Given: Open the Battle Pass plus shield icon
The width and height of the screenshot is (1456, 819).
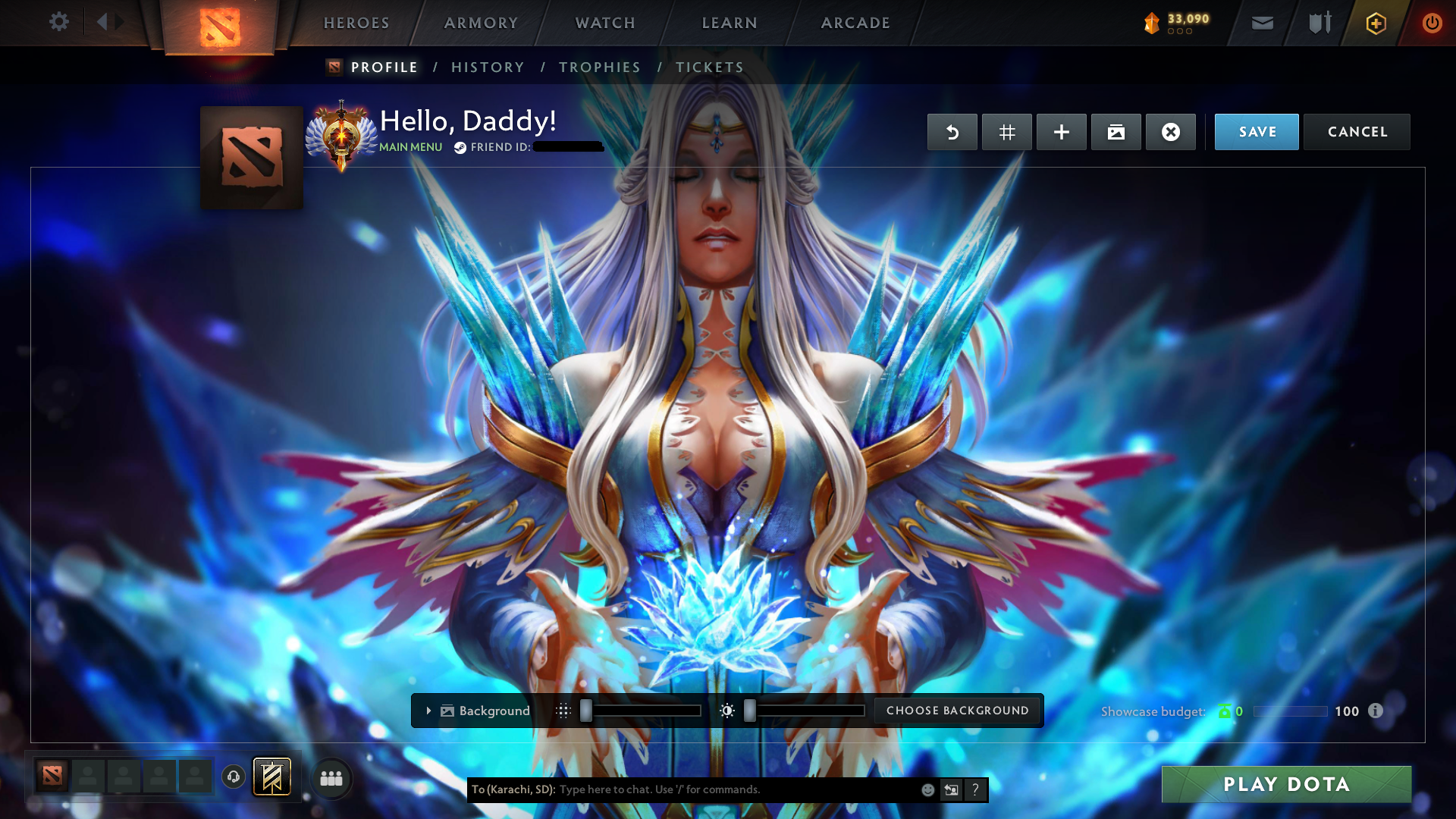Looking at the screenshot, I should 1375,23.
